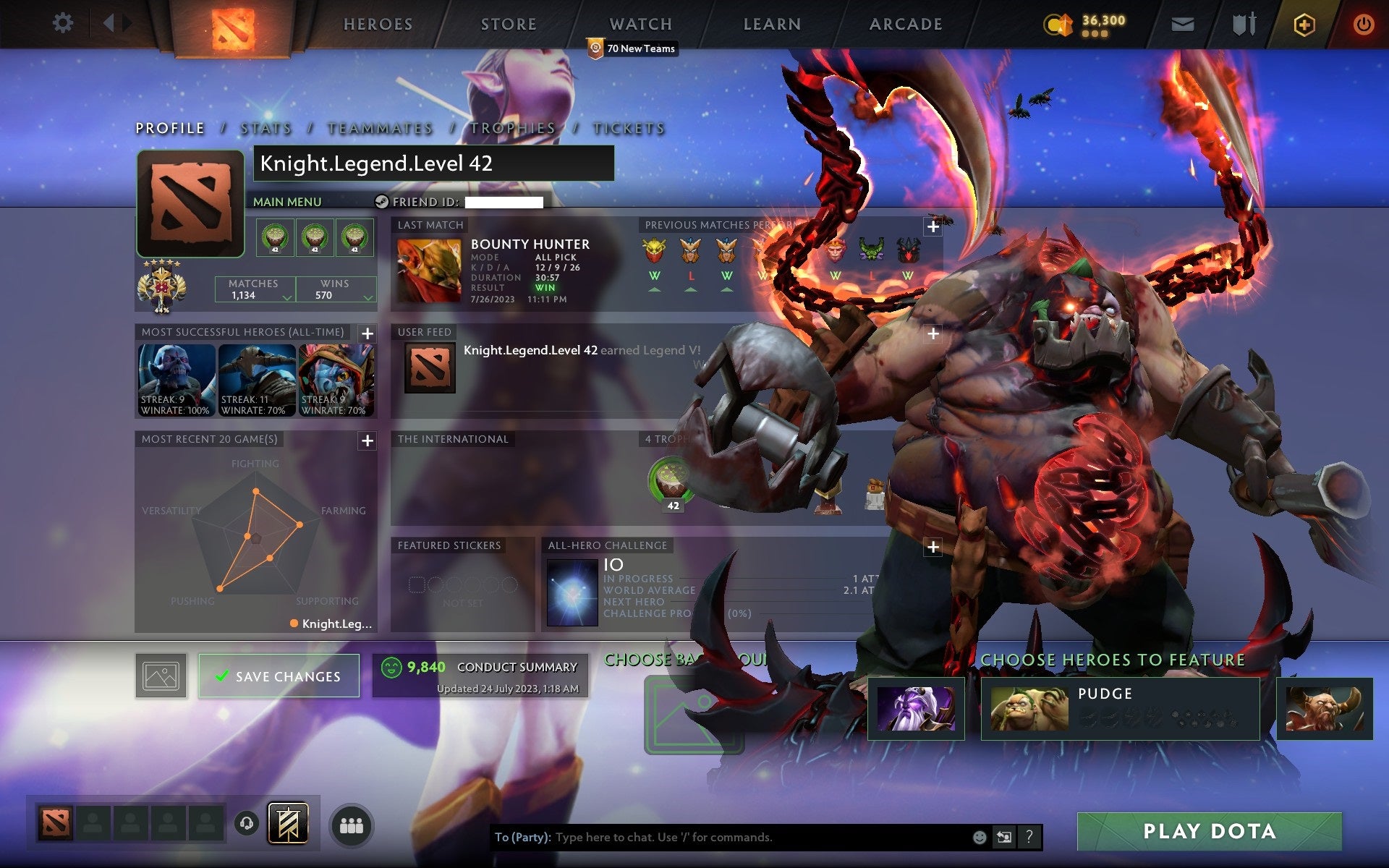Switch to the Stats tab
The width and height of the screenshot is (1389, 868).
tap(266, 127)
